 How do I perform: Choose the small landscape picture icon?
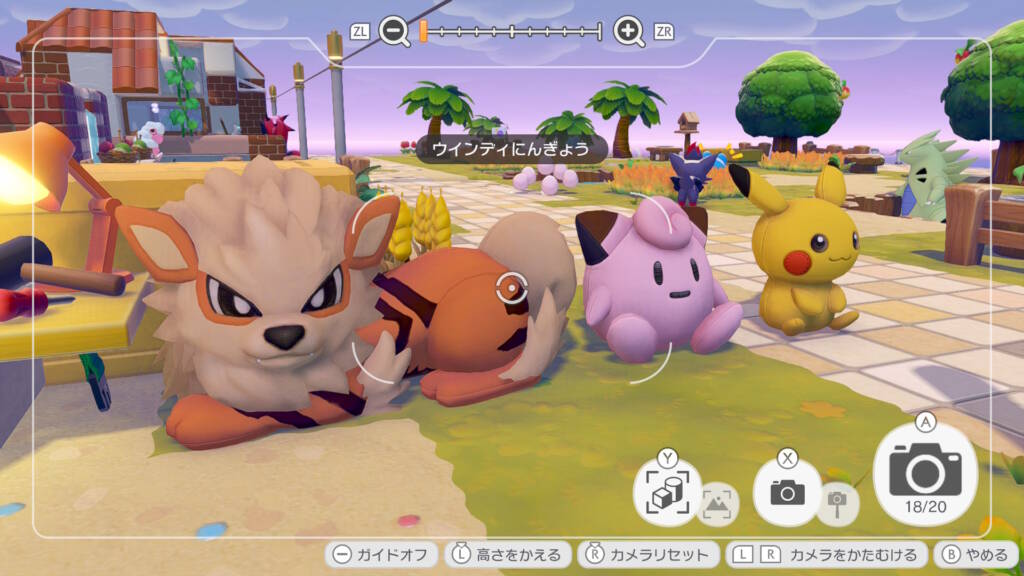[x=717, y=503]
